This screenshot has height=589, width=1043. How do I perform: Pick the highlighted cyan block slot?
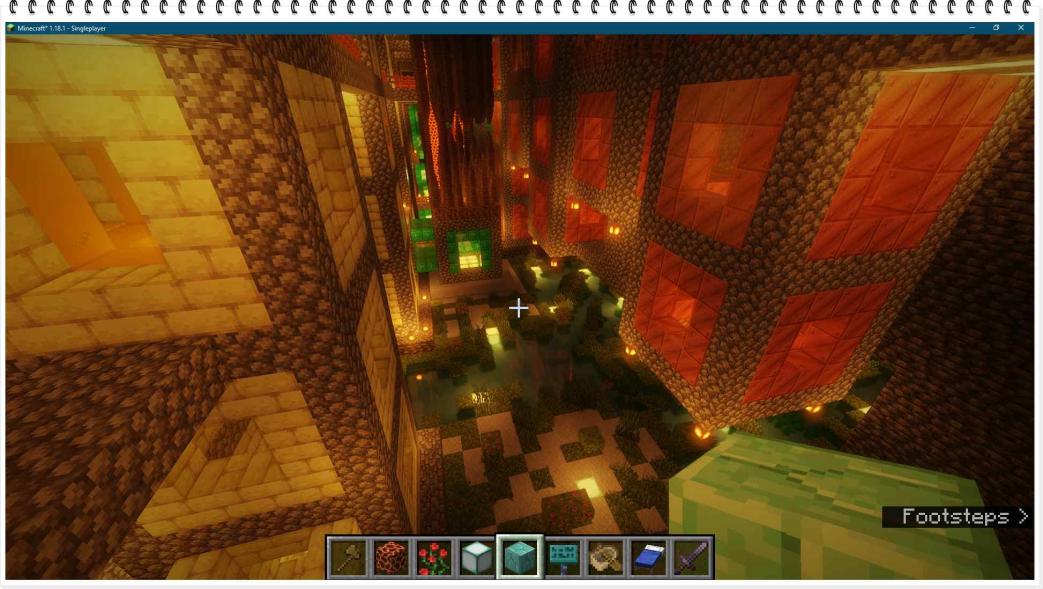[520, 557]
